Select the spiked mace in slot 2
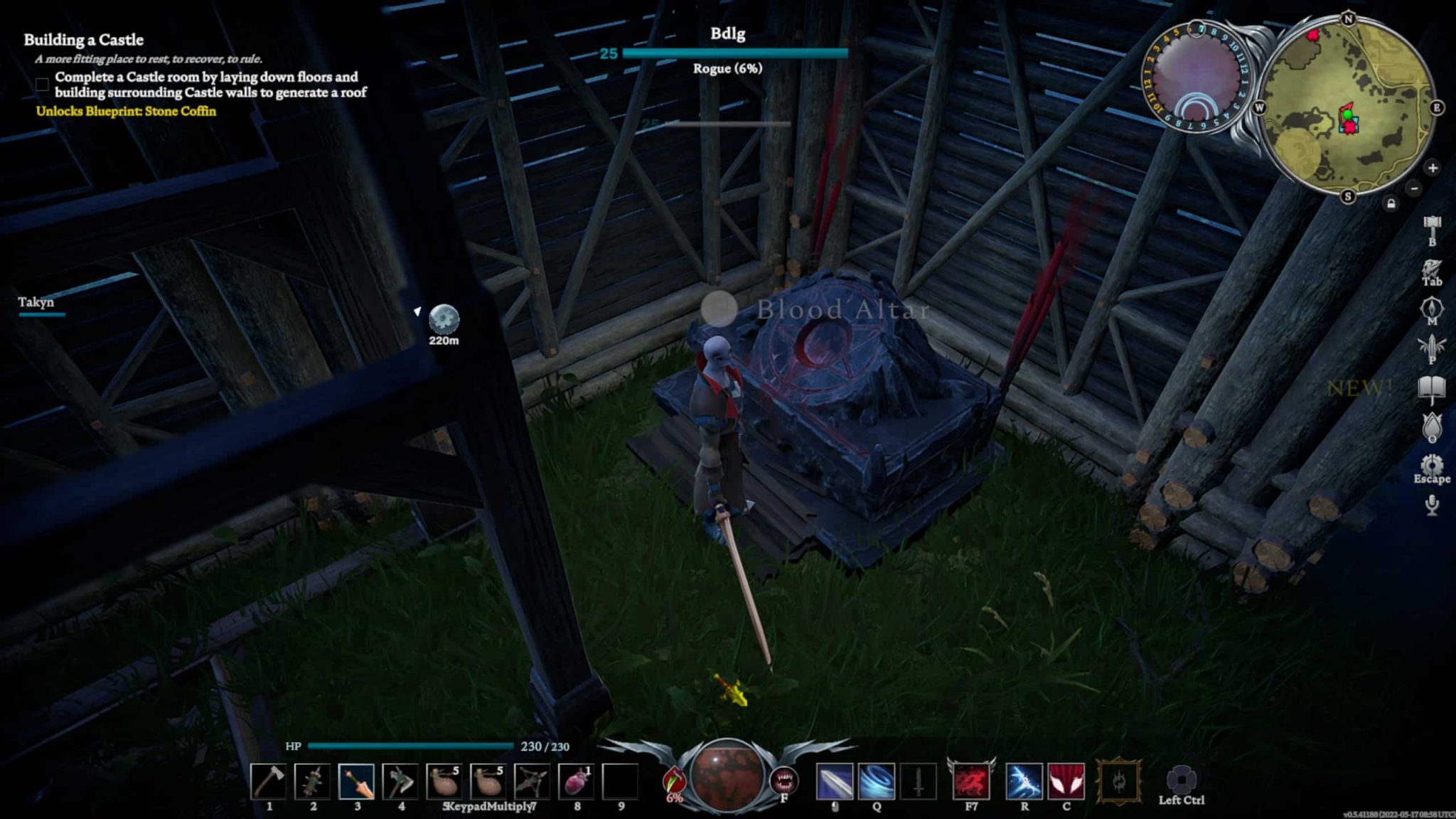 tap(313, 781)
